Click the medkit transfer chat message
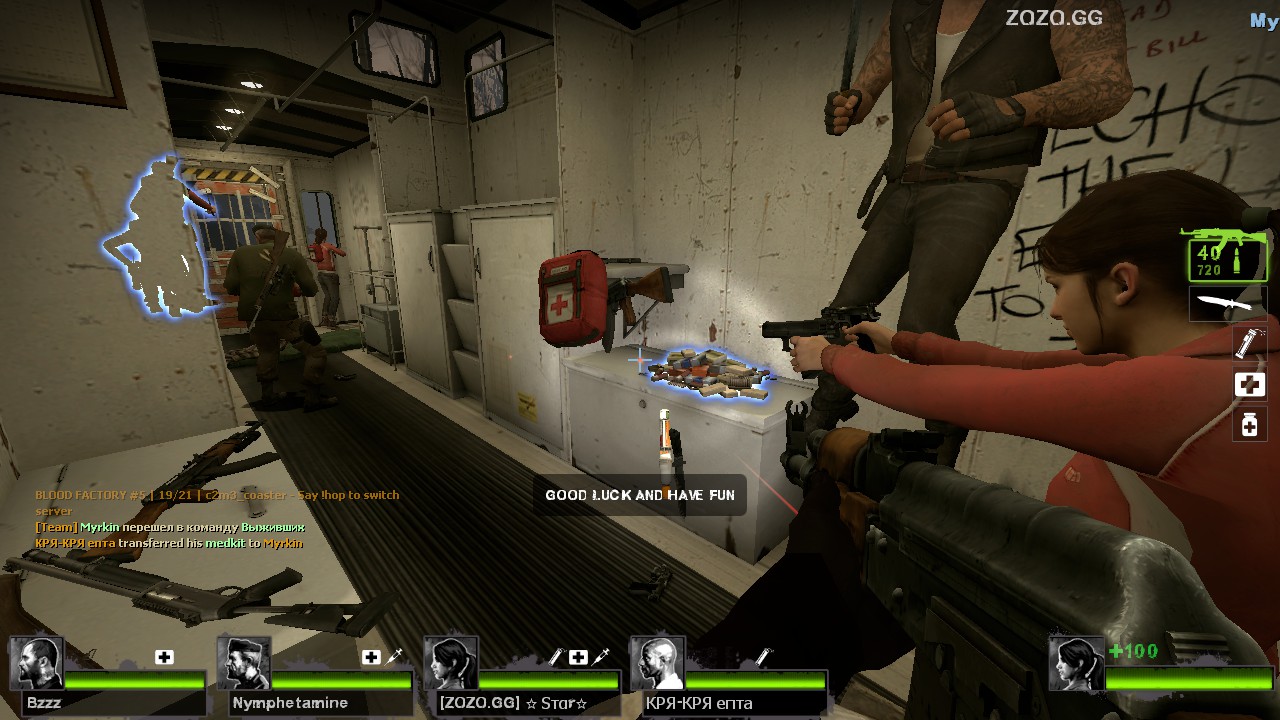 169,543
